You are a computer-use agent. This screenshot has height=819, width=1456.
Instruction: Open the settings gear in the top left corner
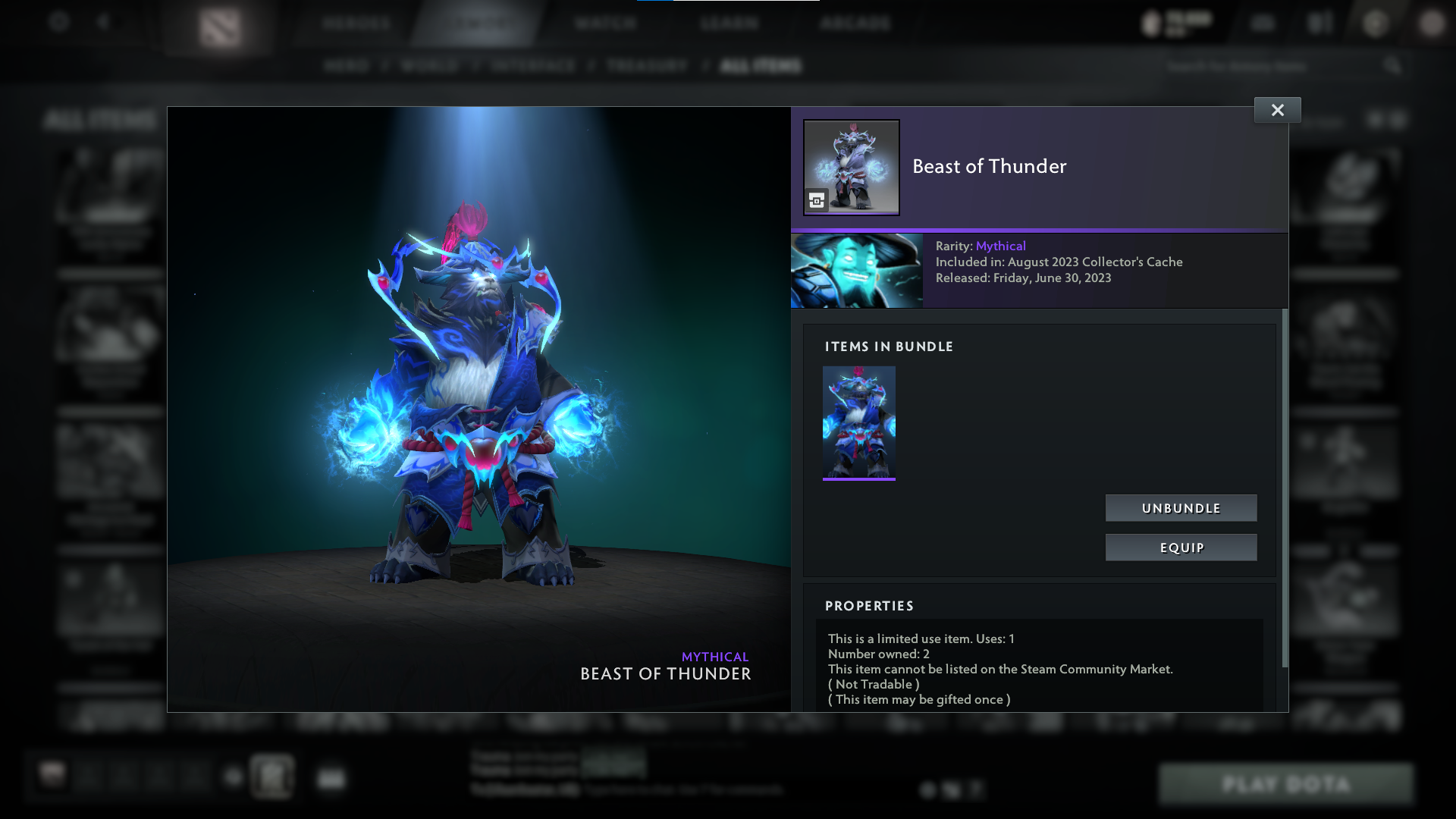59,23
